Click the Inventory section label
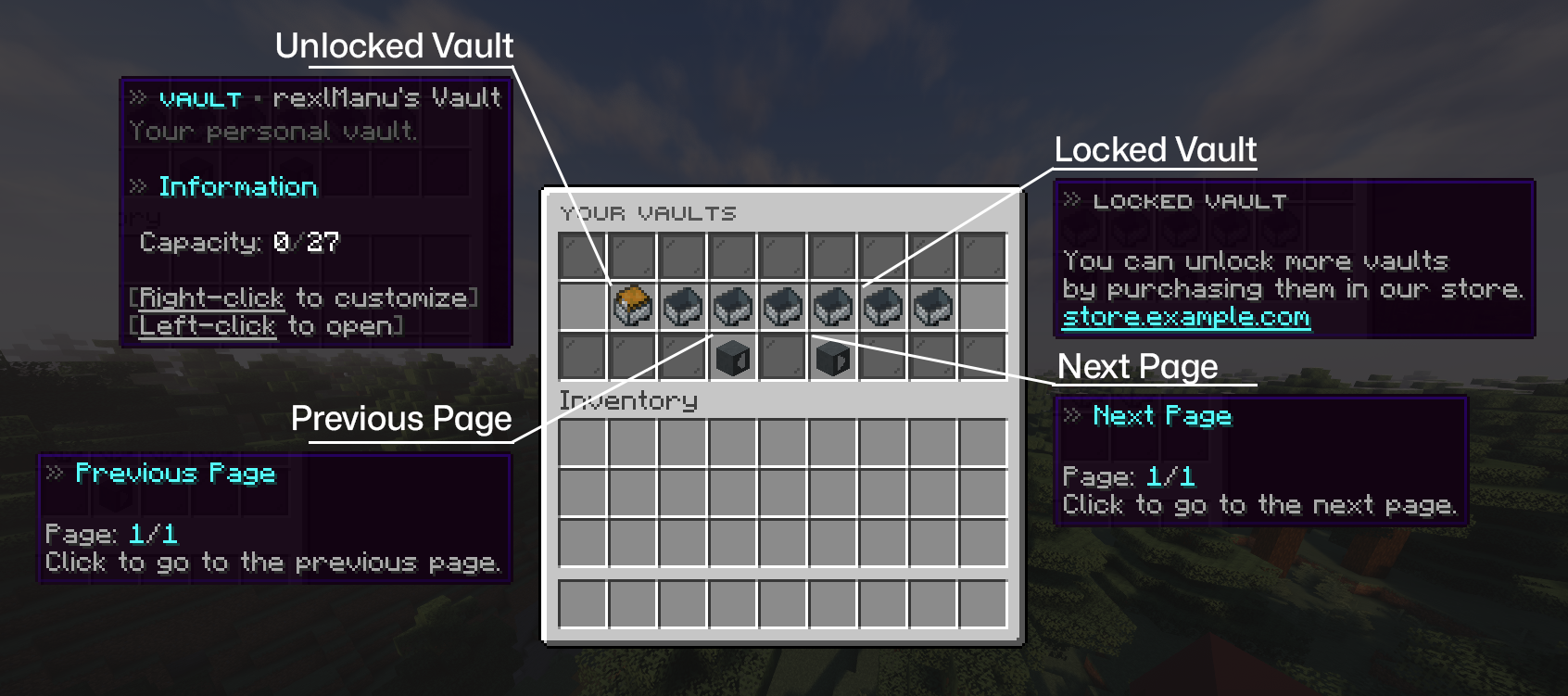1568x696 pixels. point(626,399)
